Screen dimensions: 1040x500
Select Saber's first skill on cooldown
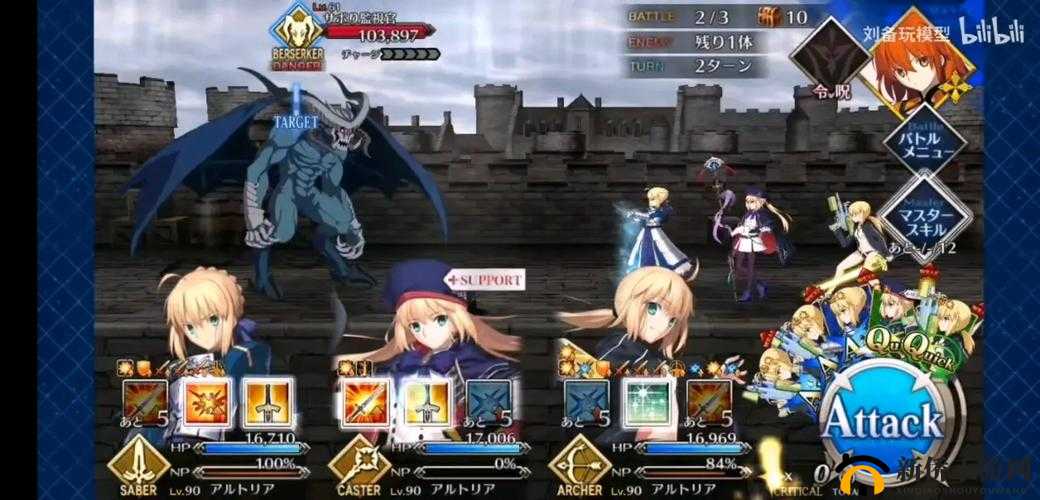144,402
